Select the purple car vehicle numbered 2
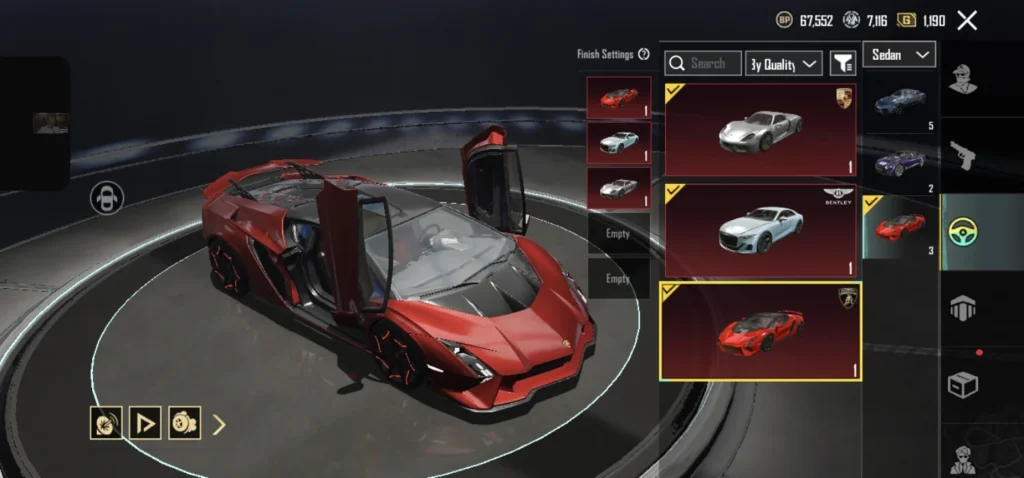Viewport: 1024px width, 478px height. tap(901, 163)
